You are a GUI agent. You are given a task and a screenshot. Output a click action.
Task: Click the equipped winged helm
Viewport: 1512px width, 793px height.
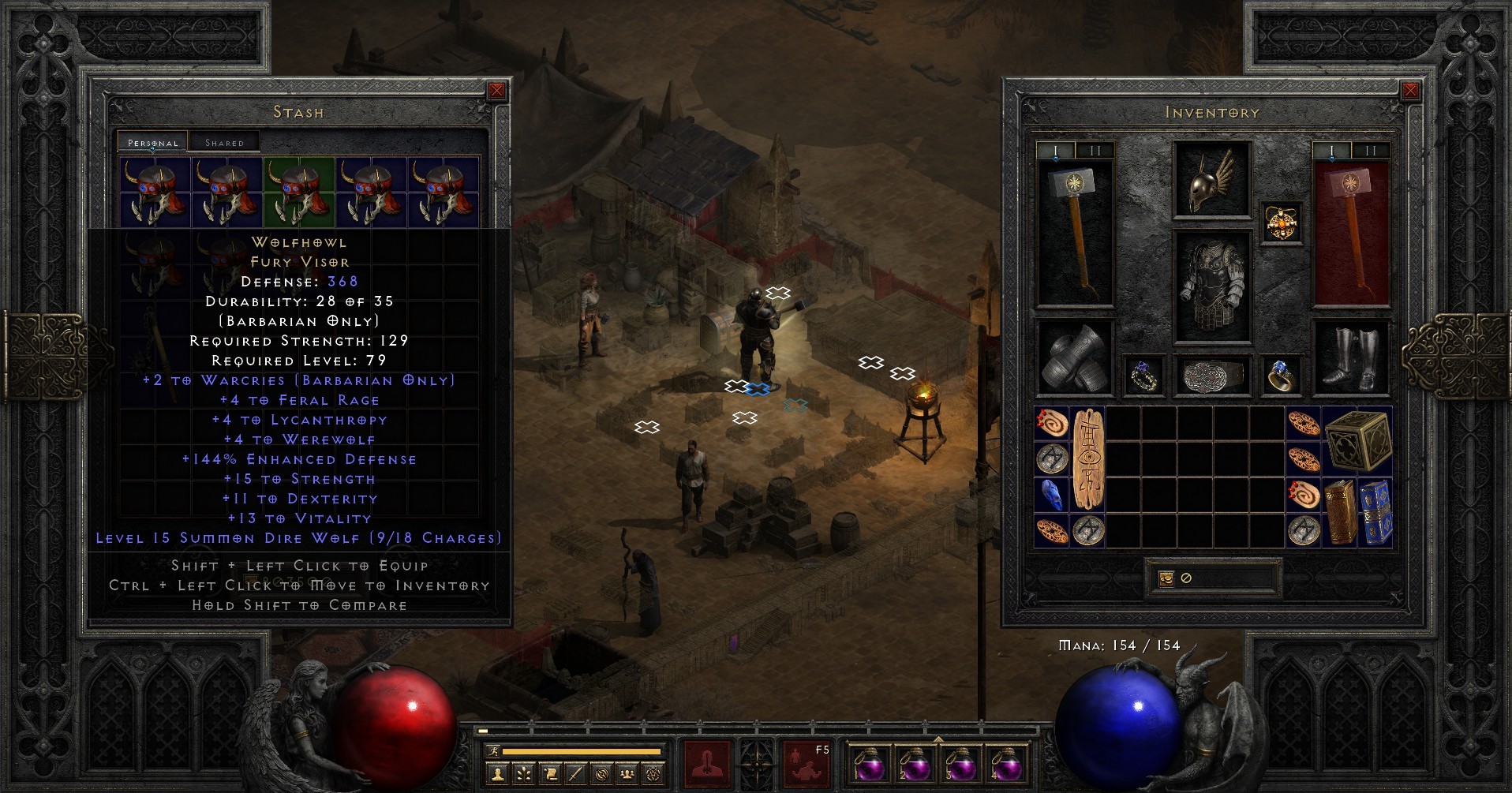click(x=1210, y=180)
